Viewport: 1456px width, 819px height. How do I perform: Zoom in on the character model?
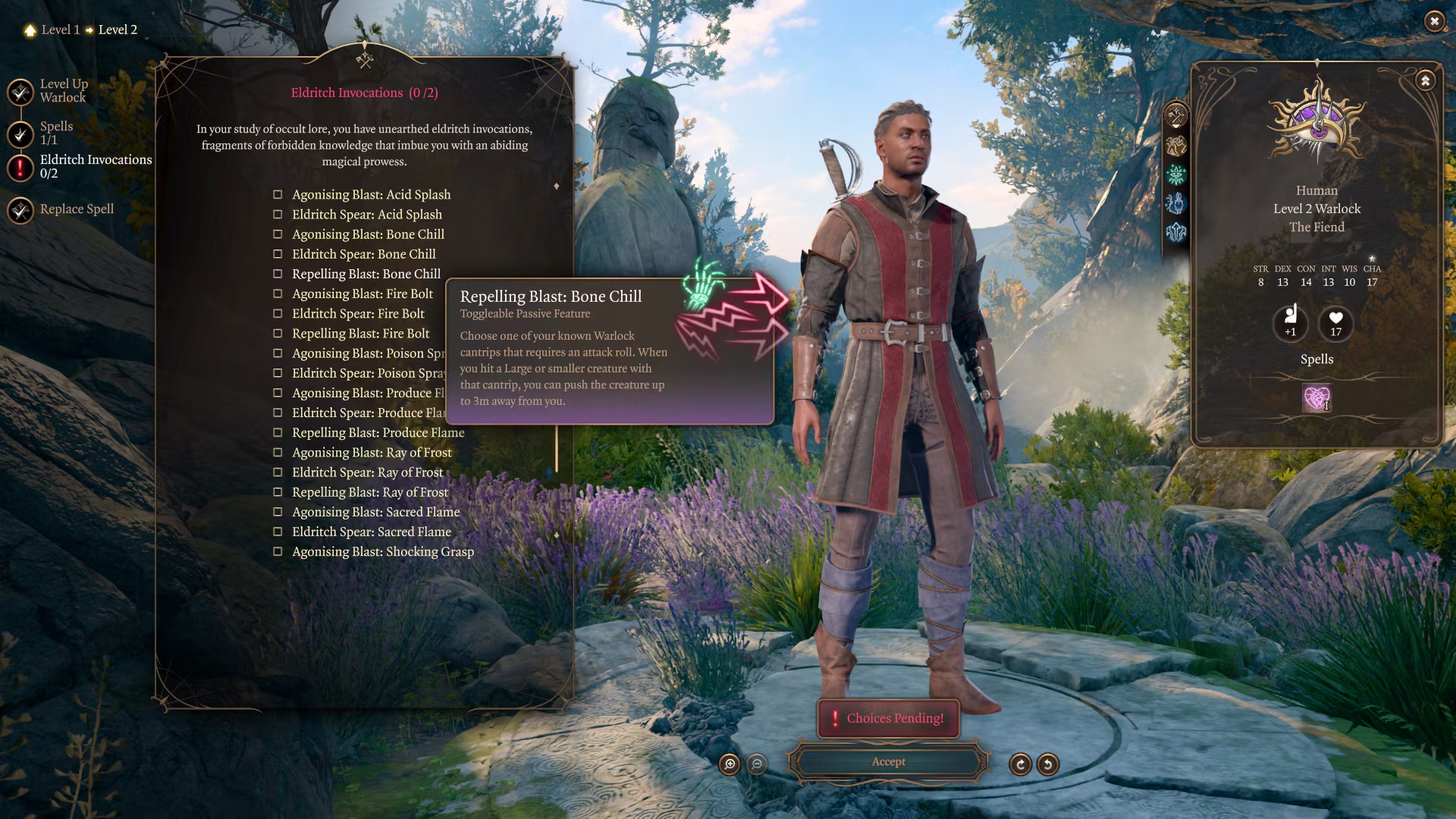(x=730, y=764)
